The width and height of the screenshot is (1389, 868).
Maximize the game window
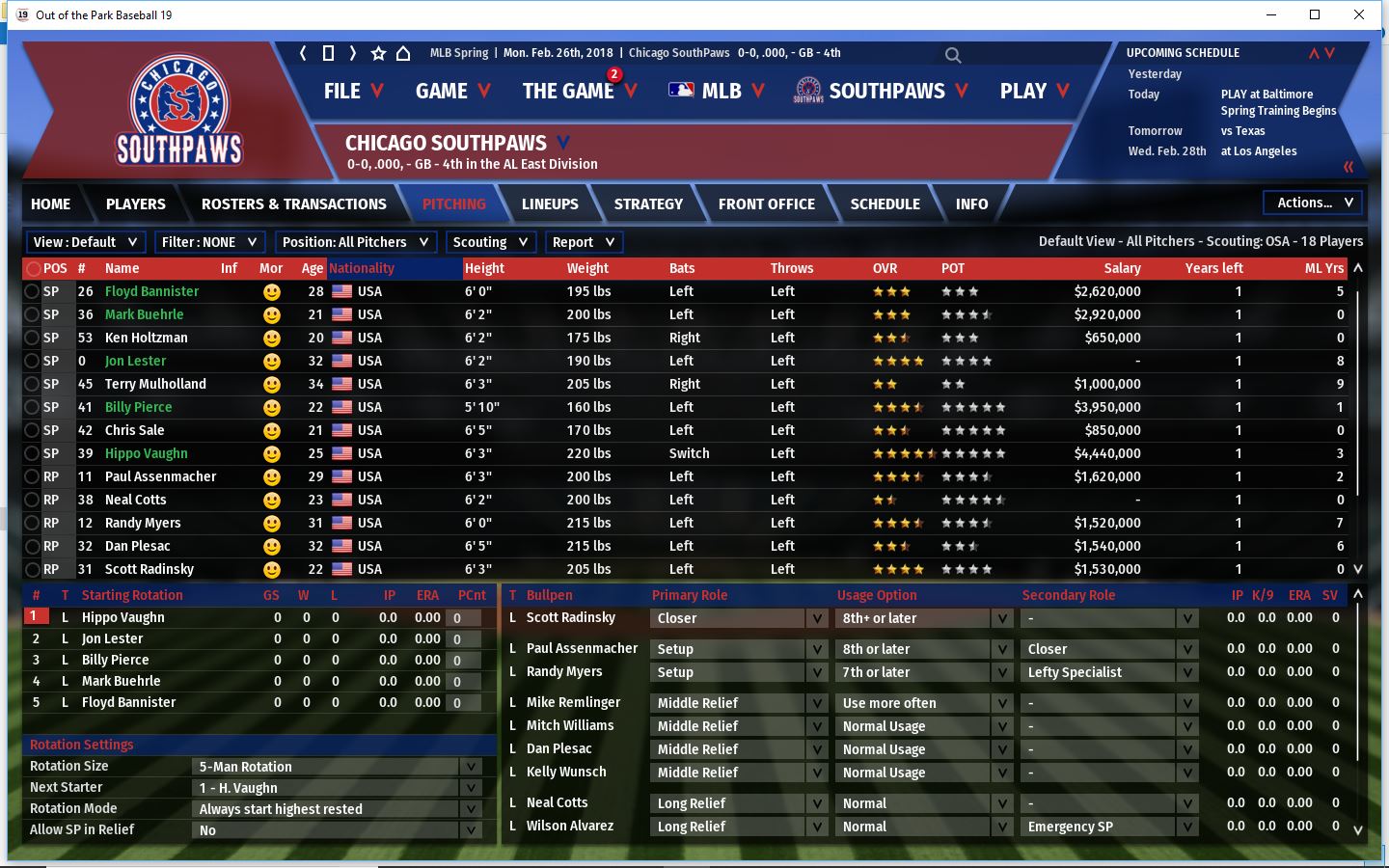[x=1315, y=14]
